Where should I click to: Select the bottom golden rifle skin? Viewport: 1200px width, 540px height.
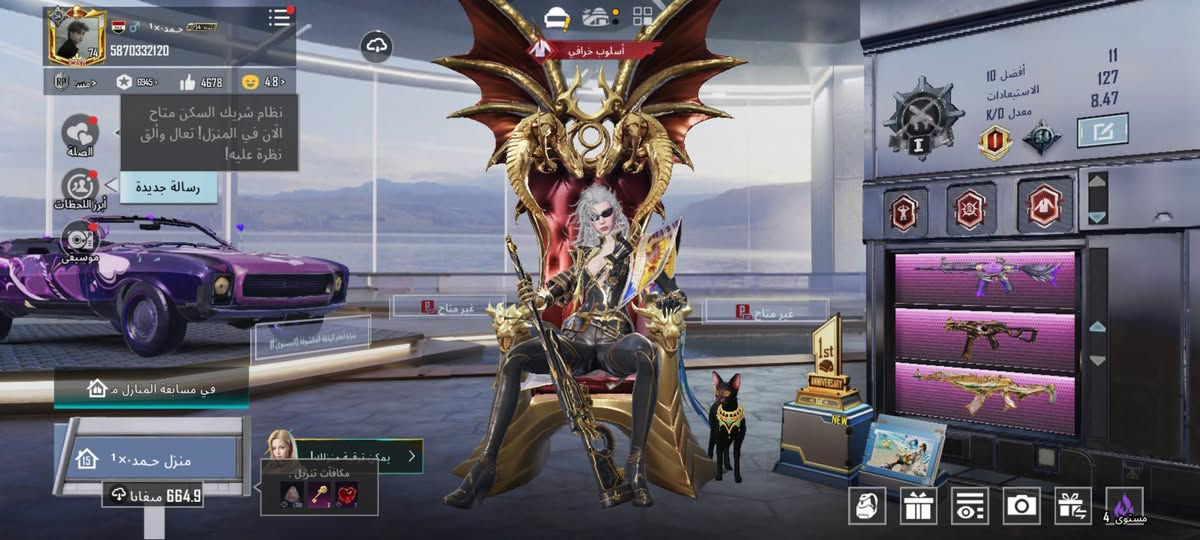coord(985,391)
